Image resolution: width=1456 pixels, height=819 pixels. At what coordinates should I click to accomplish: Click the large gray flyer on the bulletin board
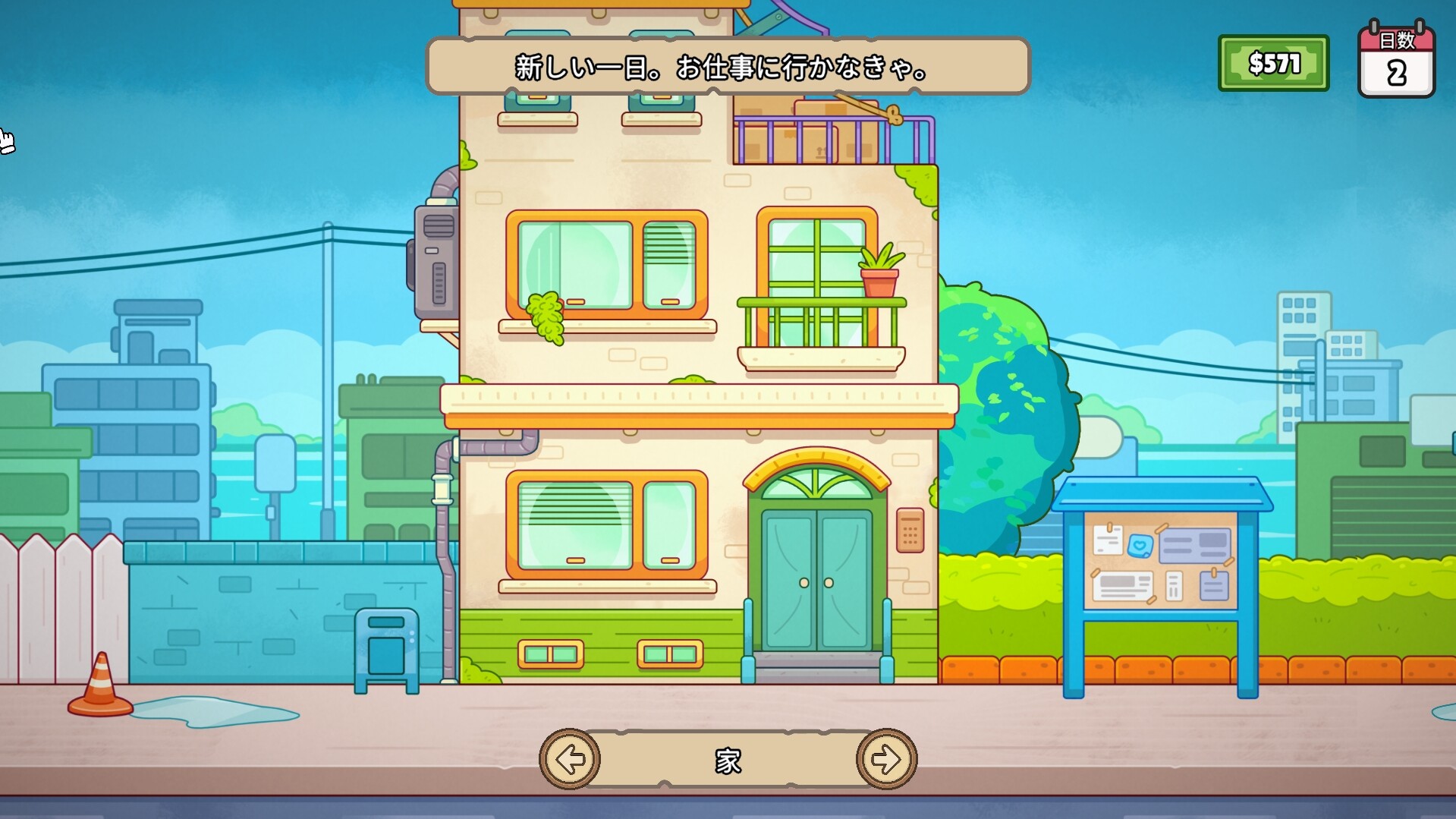(x=1195, y=546)
